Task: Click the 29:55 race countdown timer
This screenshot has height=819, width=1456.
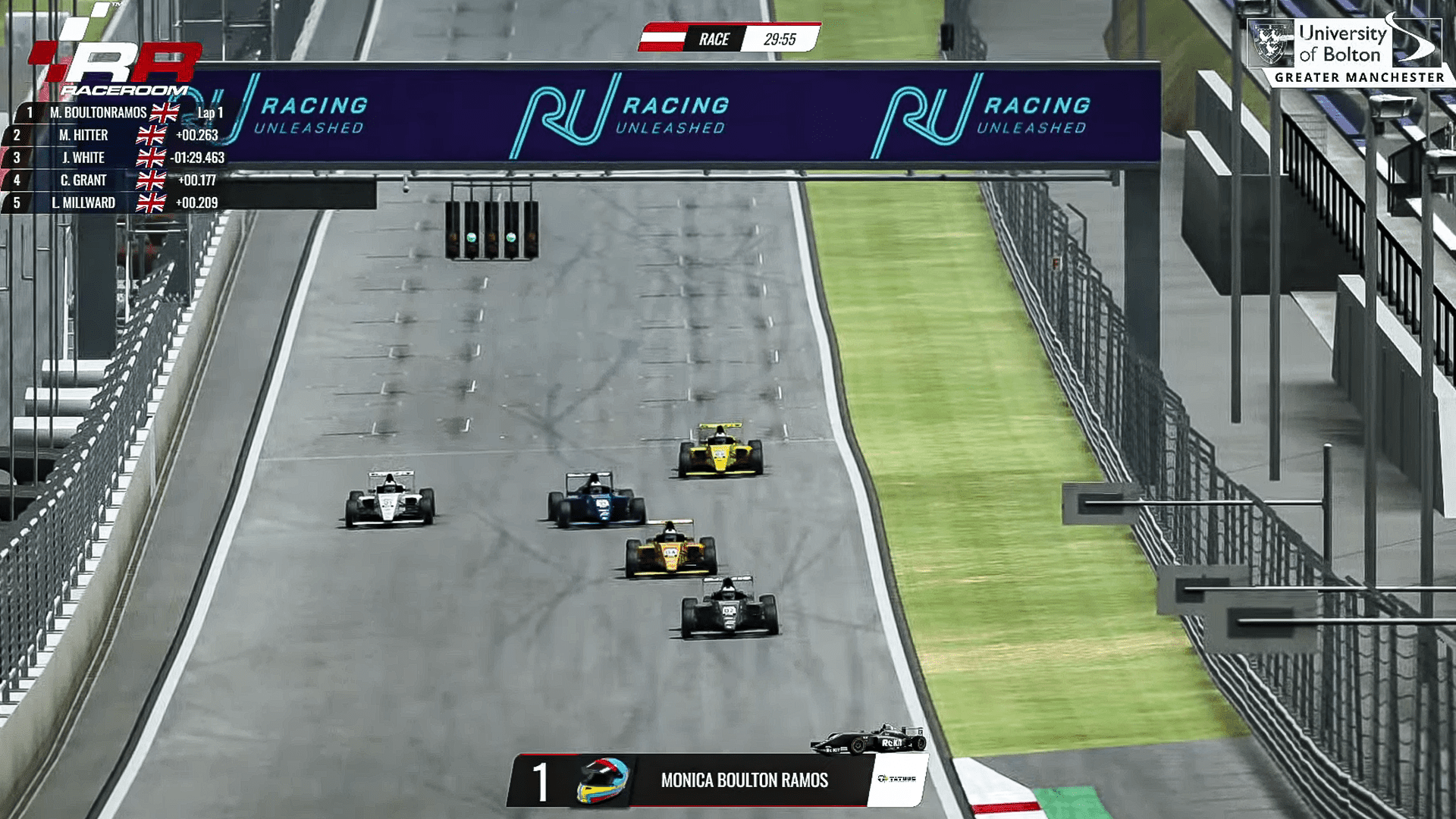Action: (781, 38)
